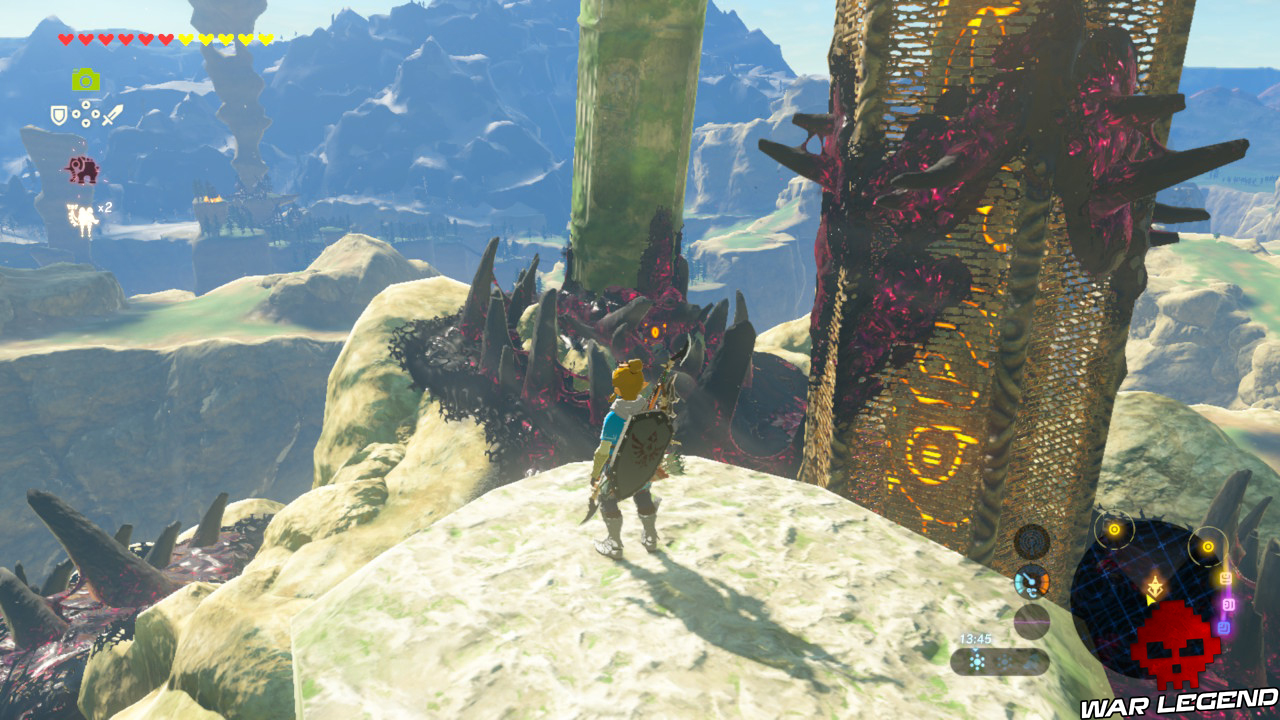The image size is (1280, 720).
Task: Click the bright snowflake cold-resistance icon
Action: click(x=977, y=661)
